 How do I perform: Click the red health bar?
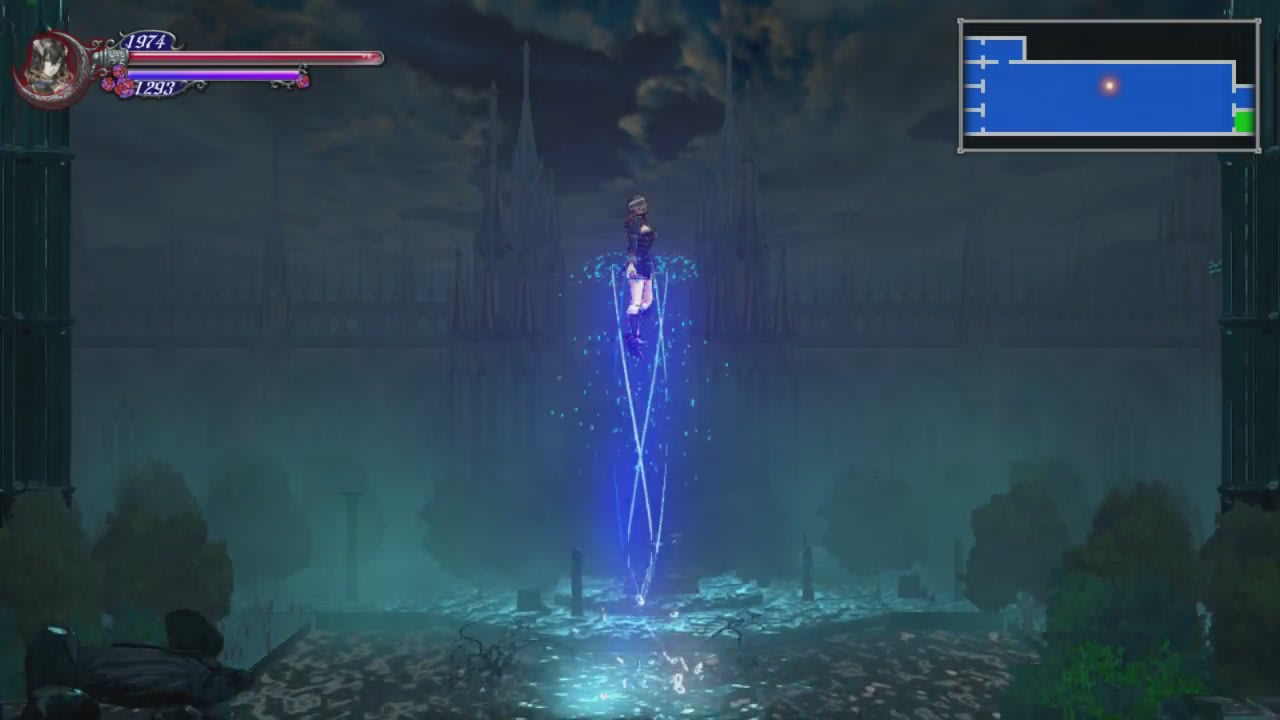(250, 57)
